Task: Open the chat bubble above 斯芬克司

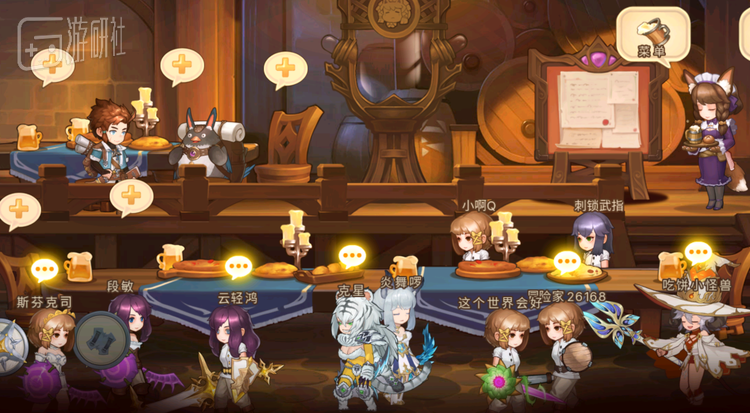Action: (x=46, y=270)
